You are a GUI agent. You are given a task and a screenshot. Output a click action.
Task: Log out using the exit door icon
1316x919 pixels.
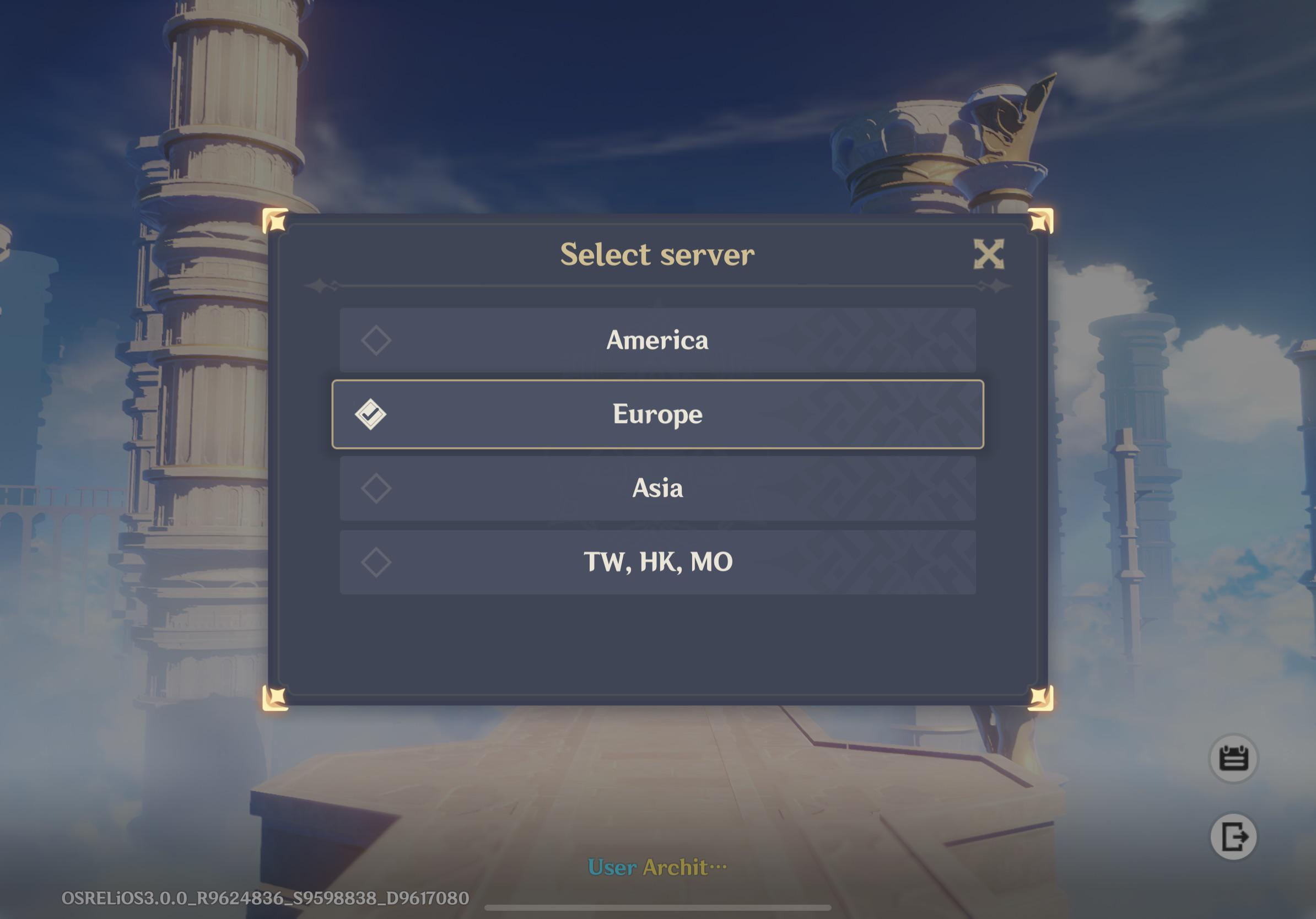1233,836
